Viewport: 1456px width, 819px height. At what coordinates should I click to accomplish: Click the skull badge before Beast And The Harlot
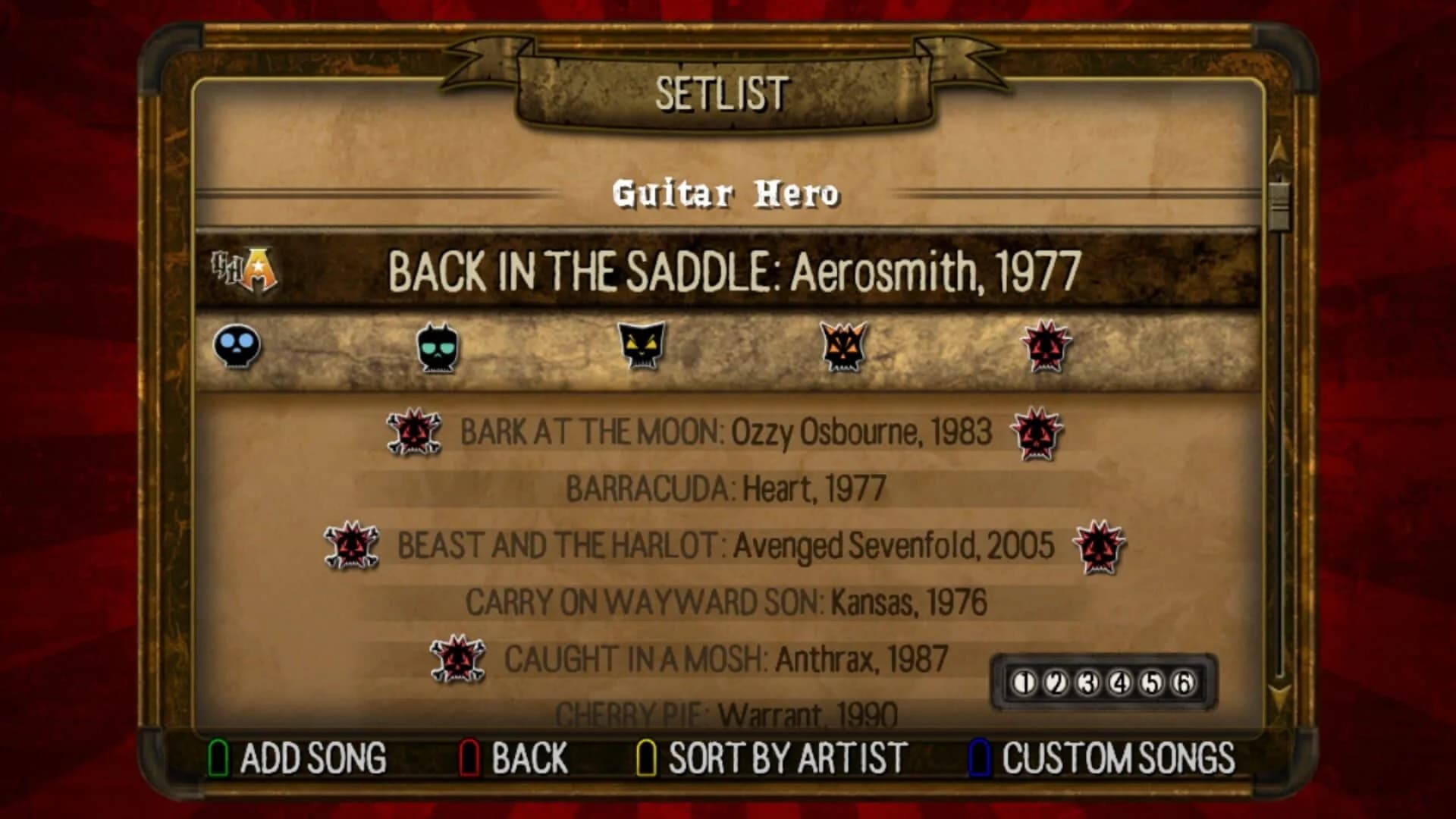(x=351, y=544)
